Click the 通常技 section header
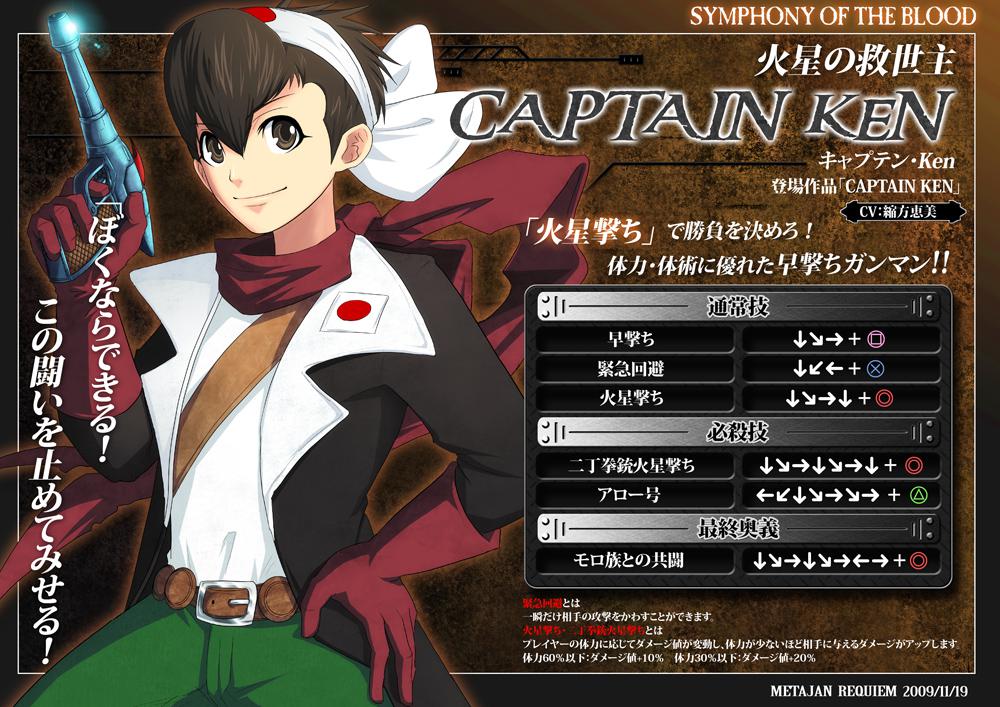1000x707 pixels. pos(735,305)
